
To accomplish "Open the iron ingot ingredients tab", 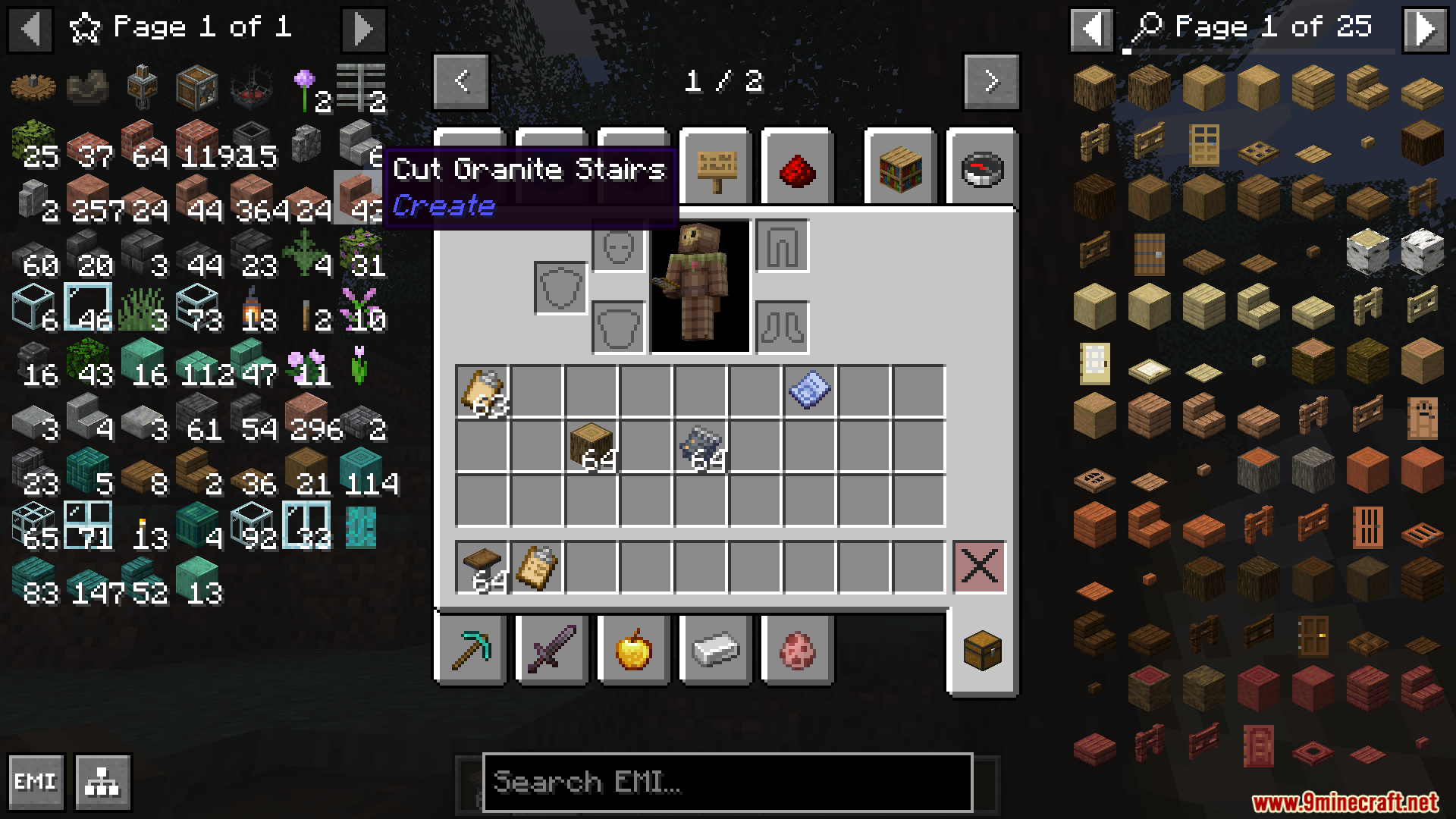I will coord(715,651).
